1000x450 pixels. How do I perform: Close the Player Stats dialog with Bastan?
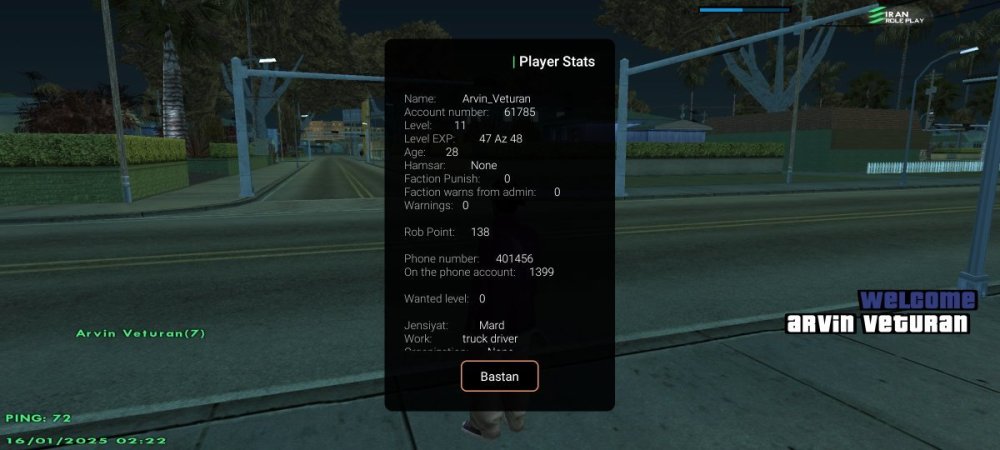pyautogui.click(x=500, y=376)
